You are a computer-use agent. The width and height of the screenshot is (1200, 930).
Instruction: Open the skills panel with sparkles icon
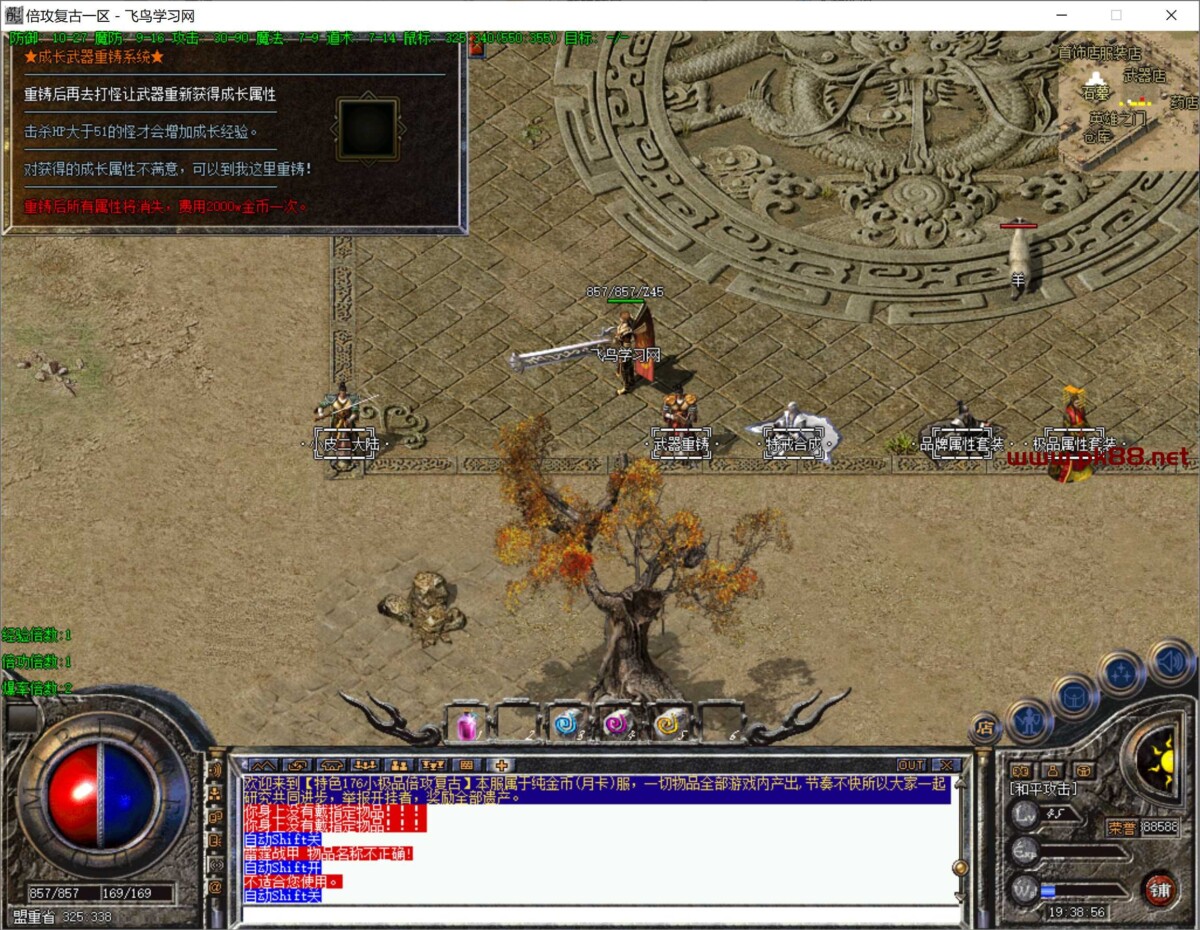(x=1121, y=673)
